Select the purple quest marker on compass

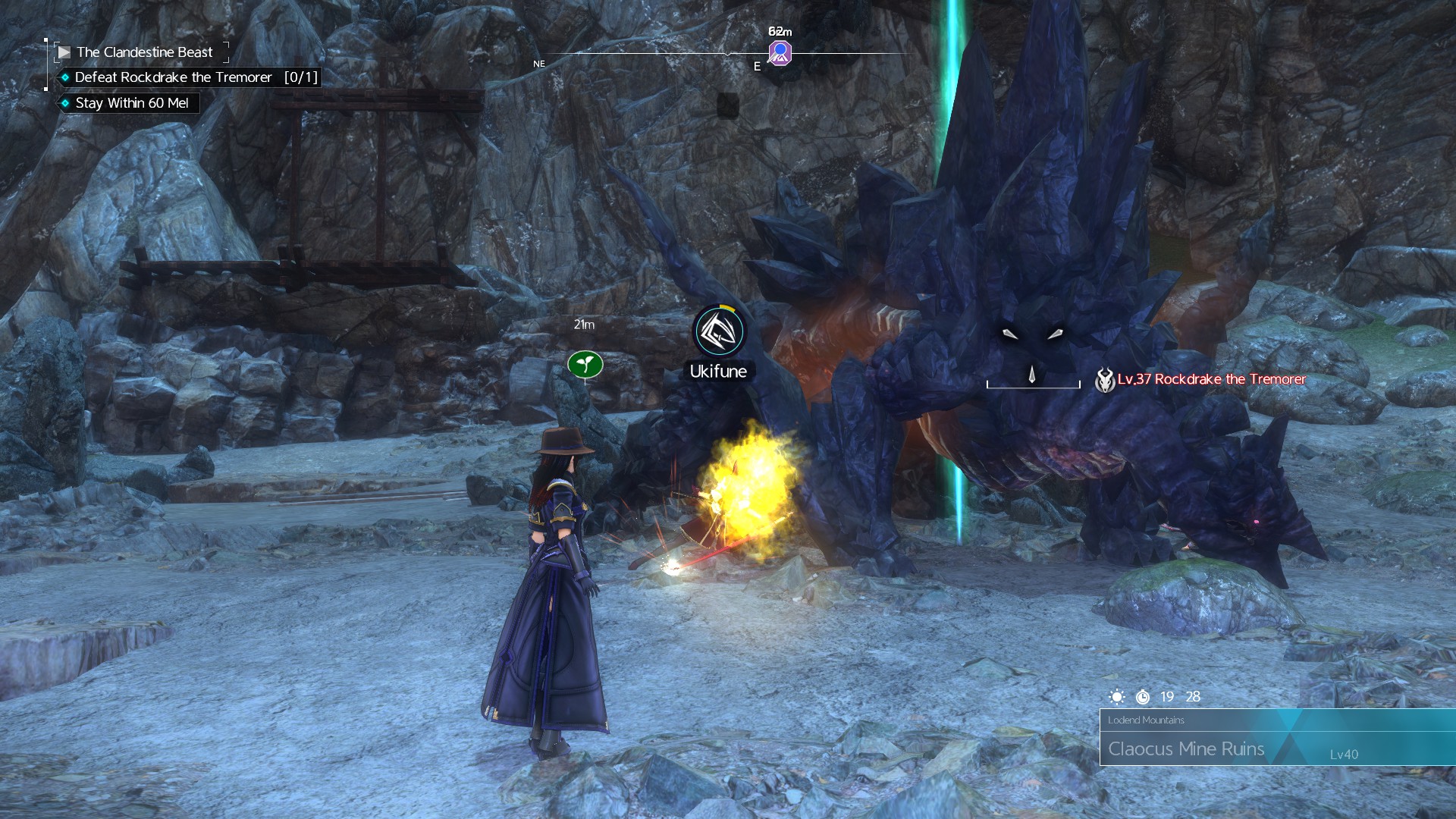pyautogui.click(x=780, y=53)
